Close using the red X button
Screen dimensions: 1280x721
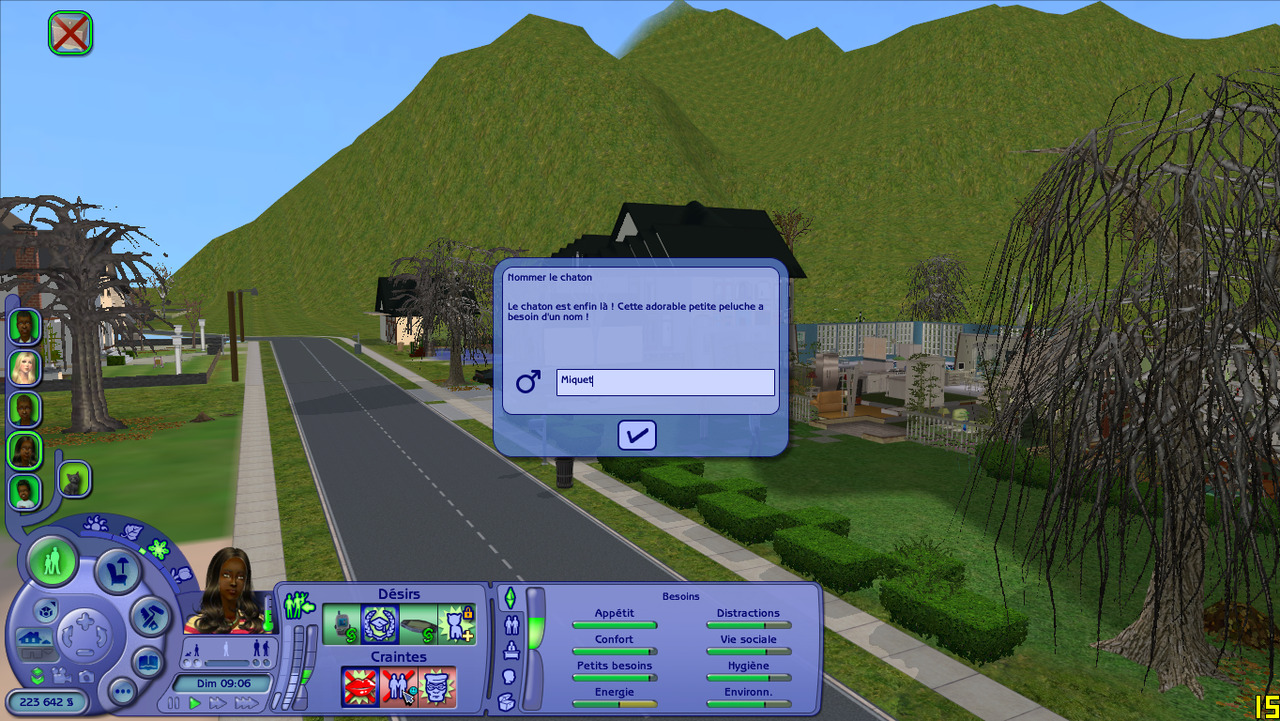tap(70, 33)
